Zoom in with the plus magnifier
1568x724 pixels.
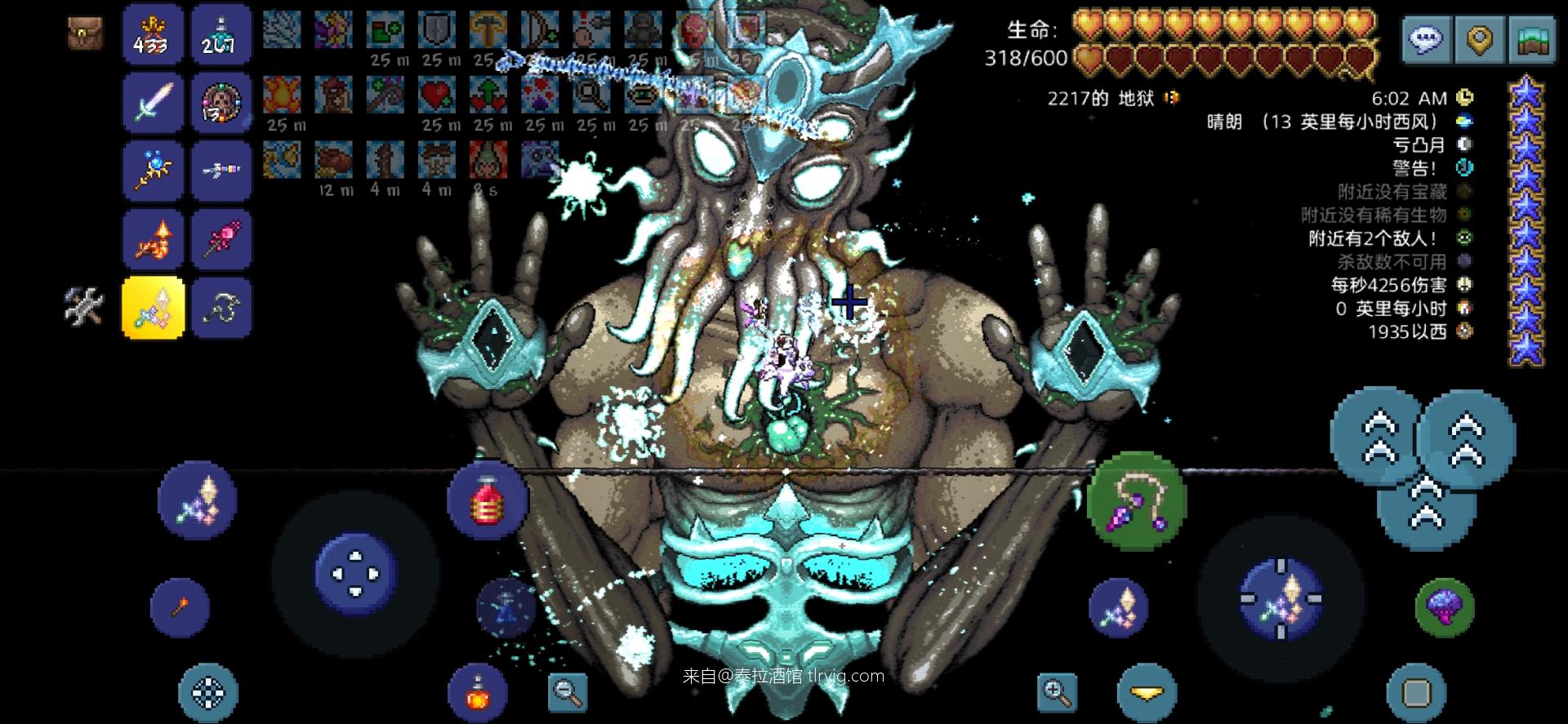[x=1057, y=693]
